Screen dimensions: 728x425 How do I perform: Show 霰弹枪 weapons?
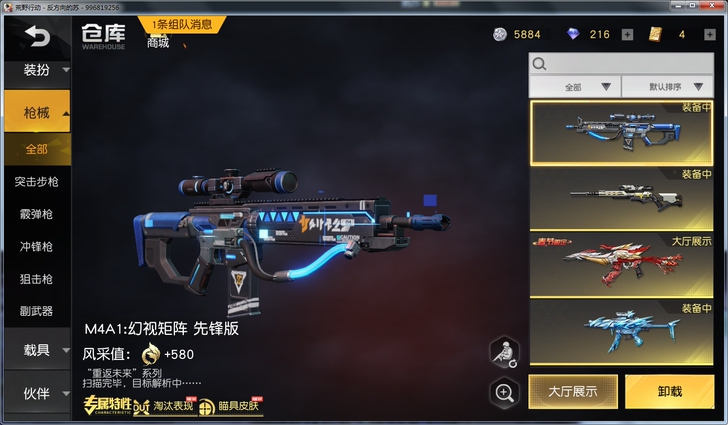coord(37,214)
